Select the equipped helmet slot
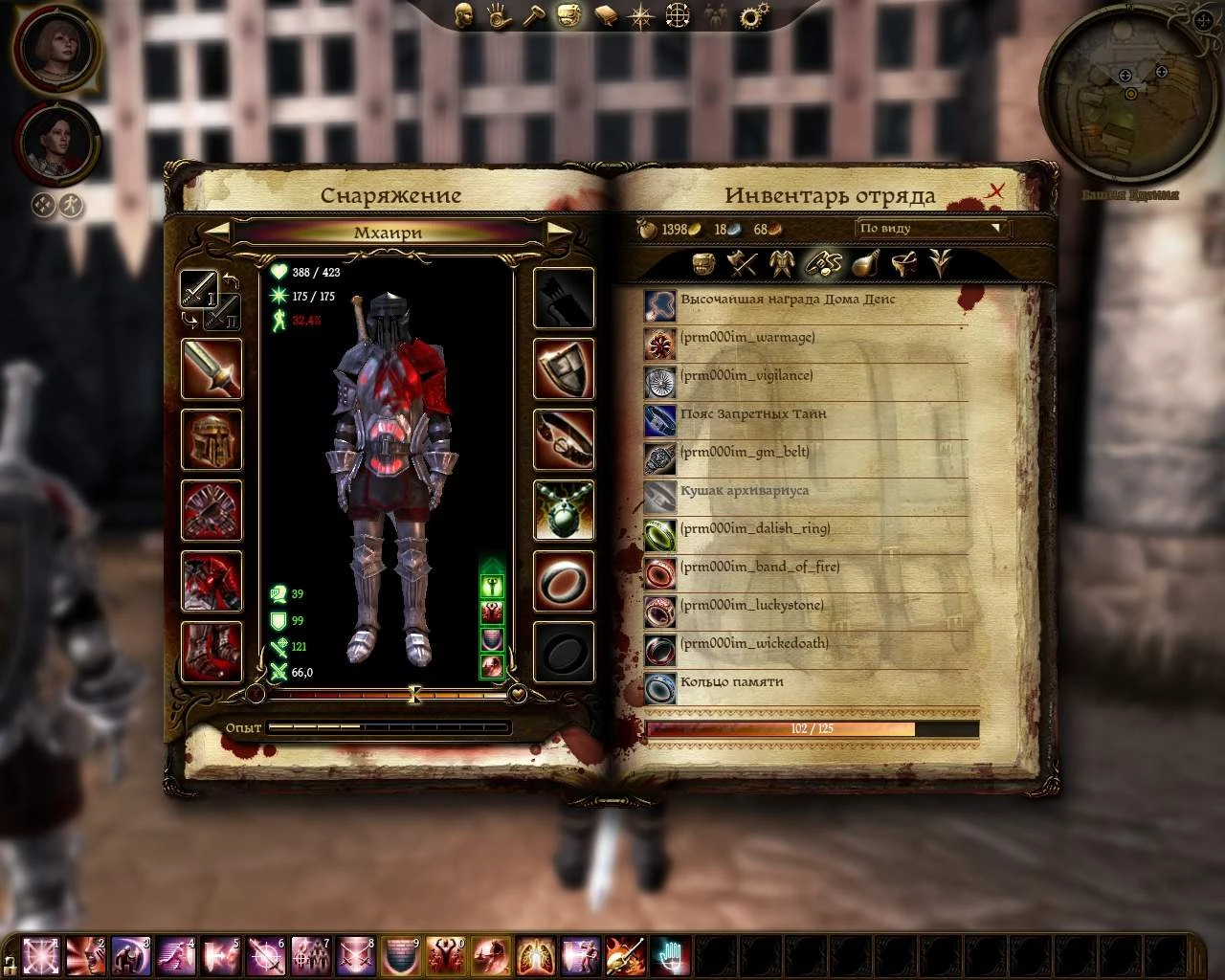Screen dimensions: 1225x980 tap(211, 441)
